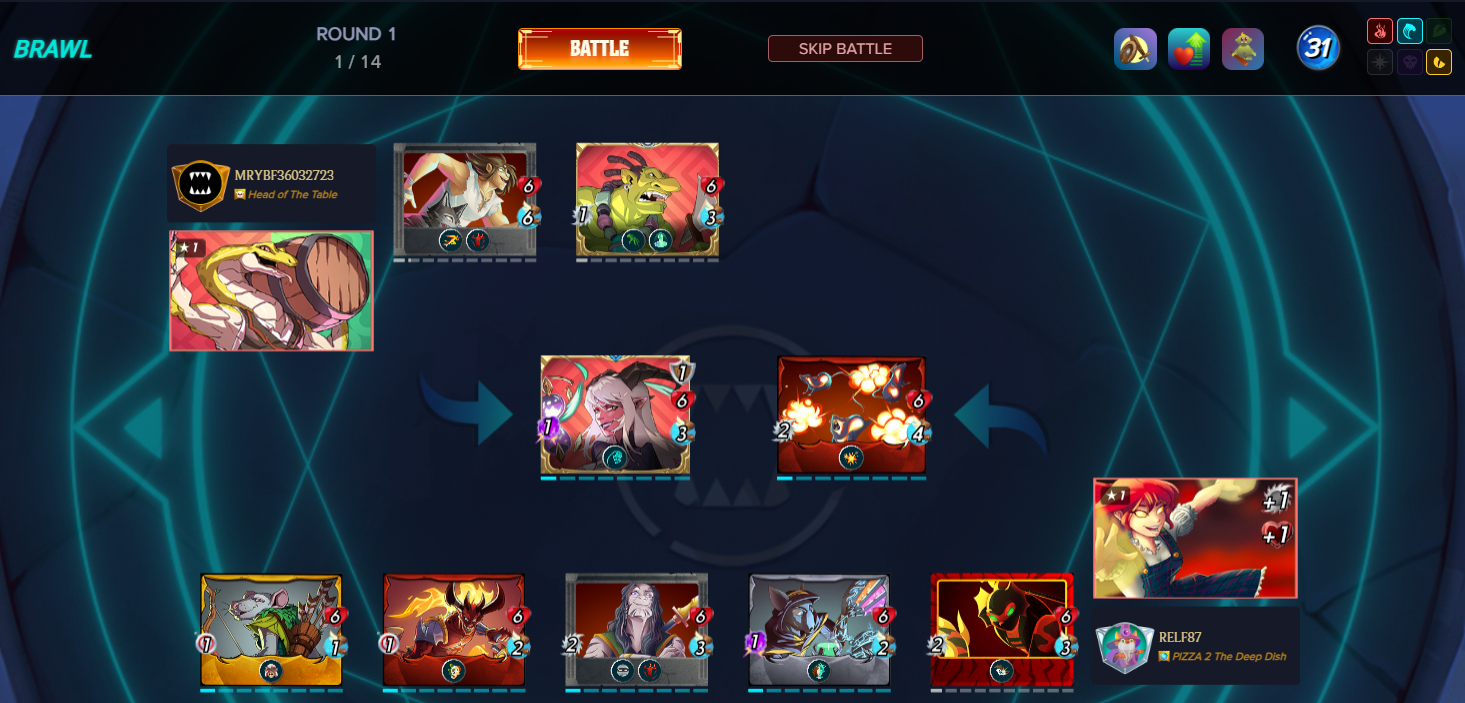Select the cyan water wave element icon

point(1410,32)
